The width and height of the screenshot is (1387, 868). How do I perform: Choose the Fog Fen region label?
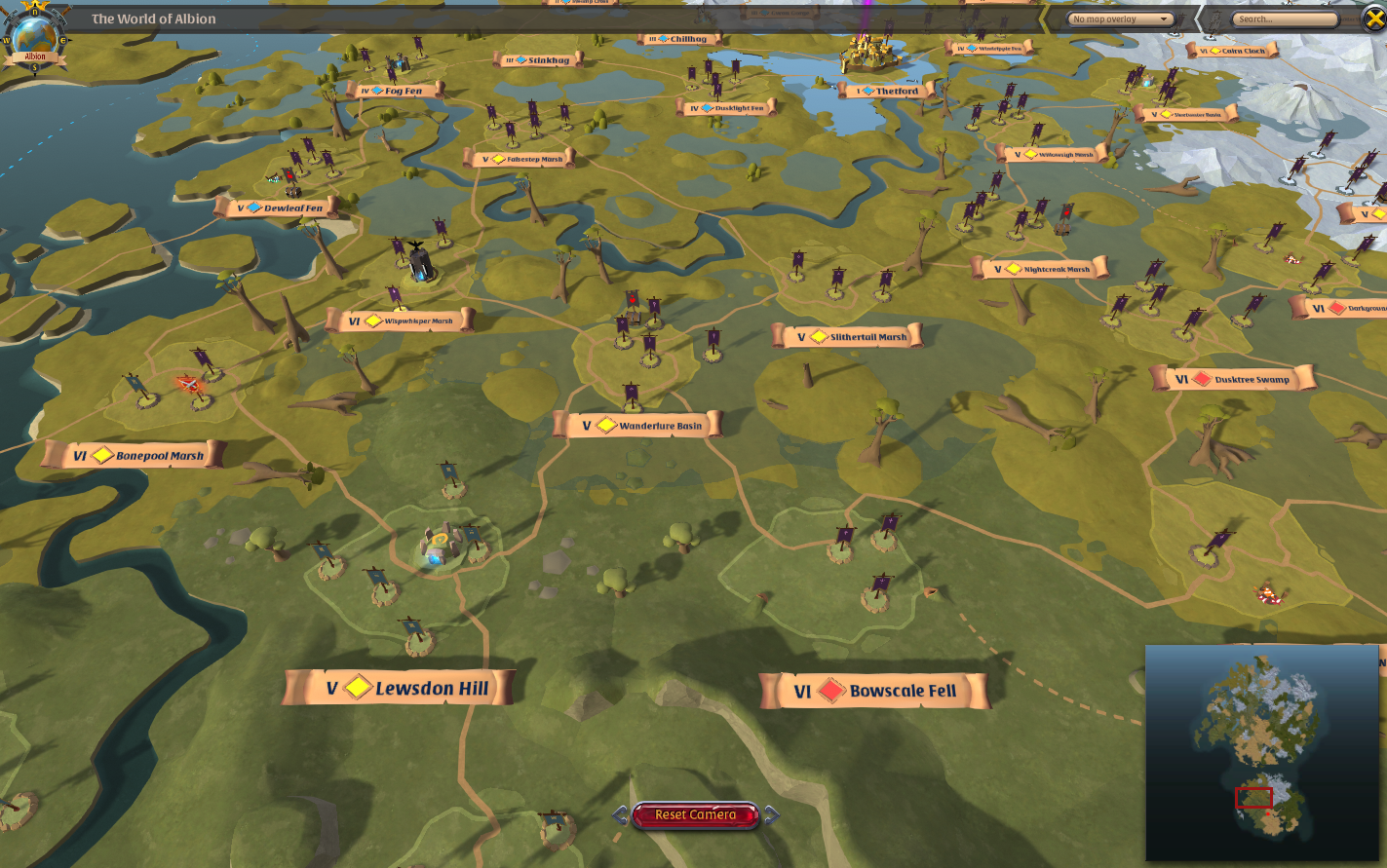[394, 91]
